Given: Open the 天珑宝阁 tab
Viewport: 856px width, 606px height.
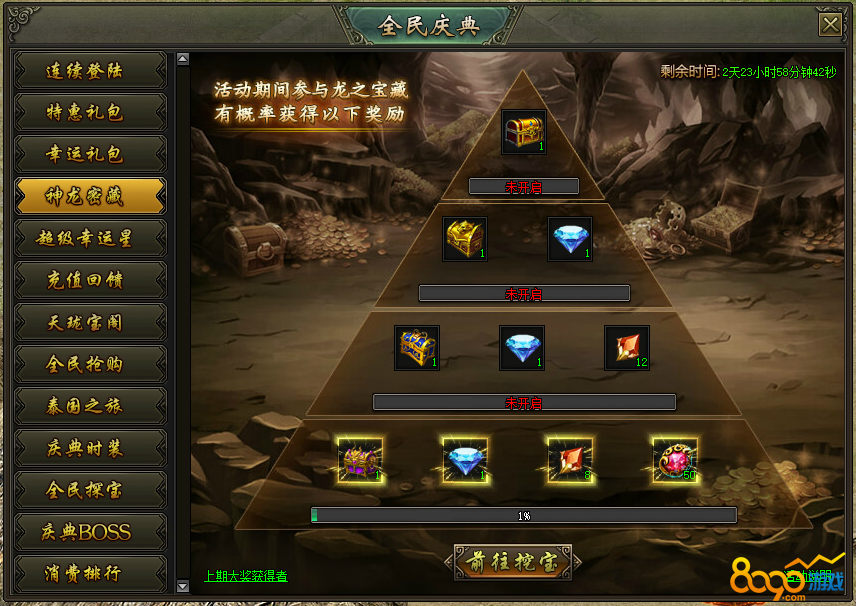Looking at the screenshot, I should tap(90, 323).
